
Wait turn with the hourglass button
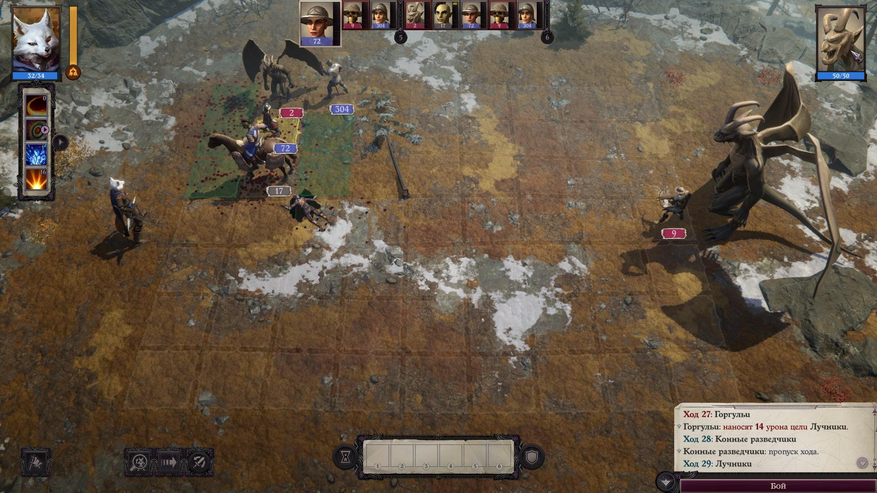tap(344, 456)
